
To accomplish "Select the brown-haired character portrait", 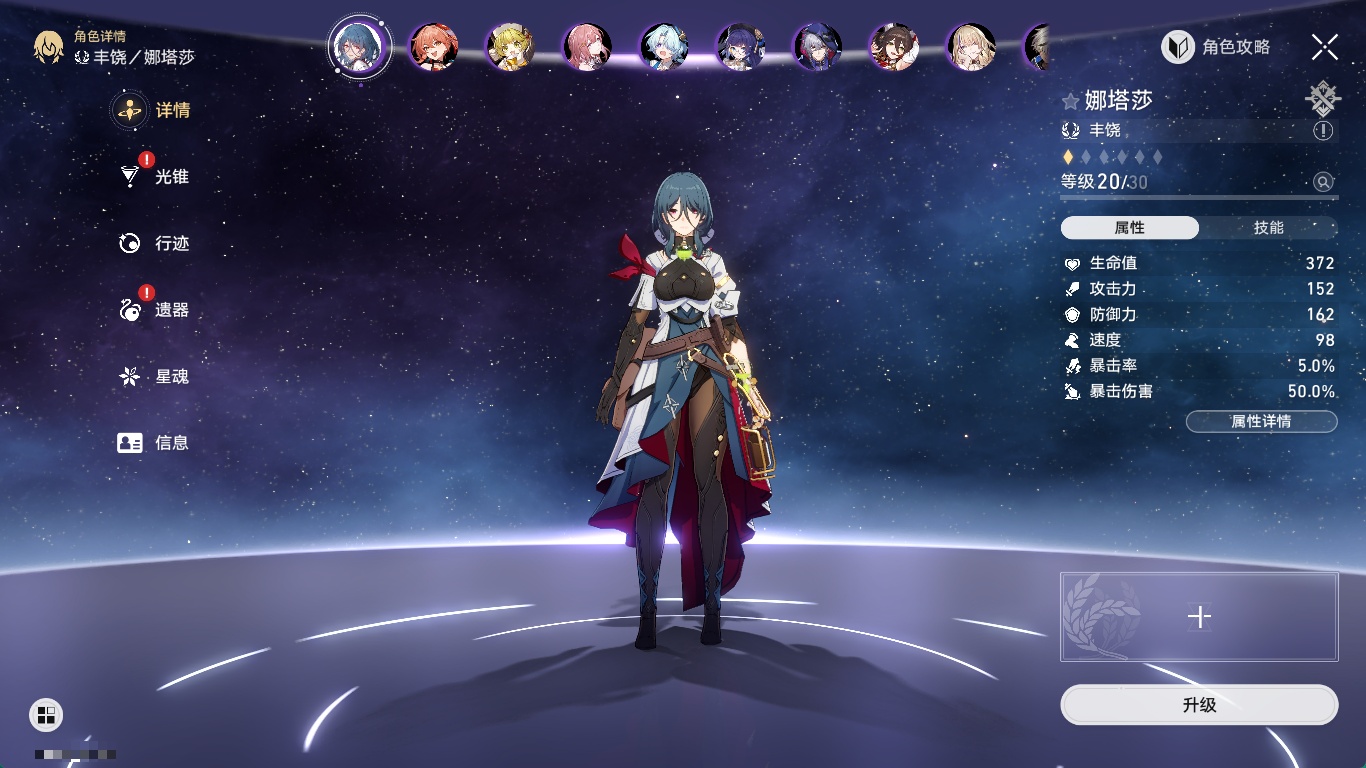I will 894,47.
